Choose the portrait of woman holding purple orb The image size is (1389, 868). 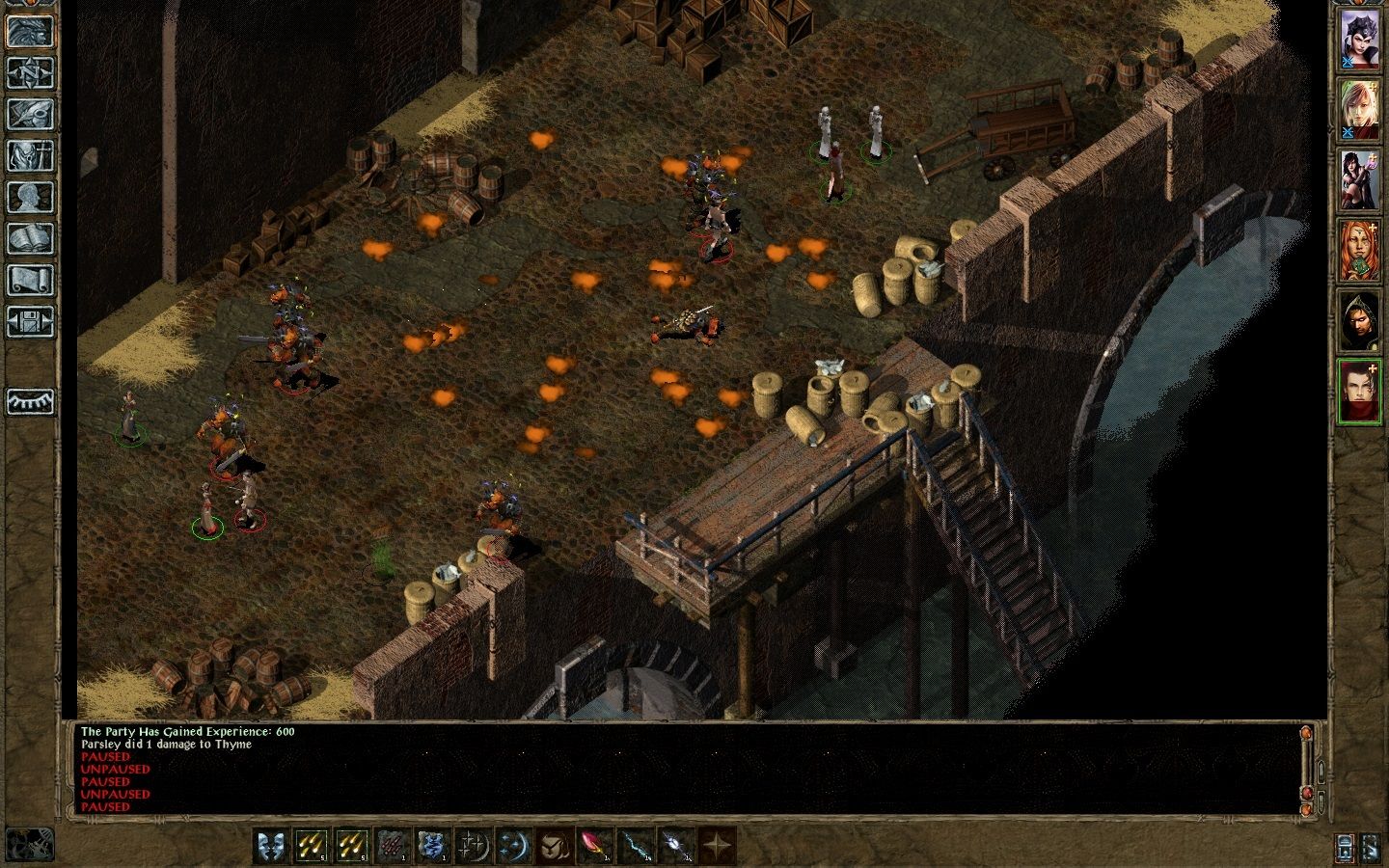(x=1359, y=179)
